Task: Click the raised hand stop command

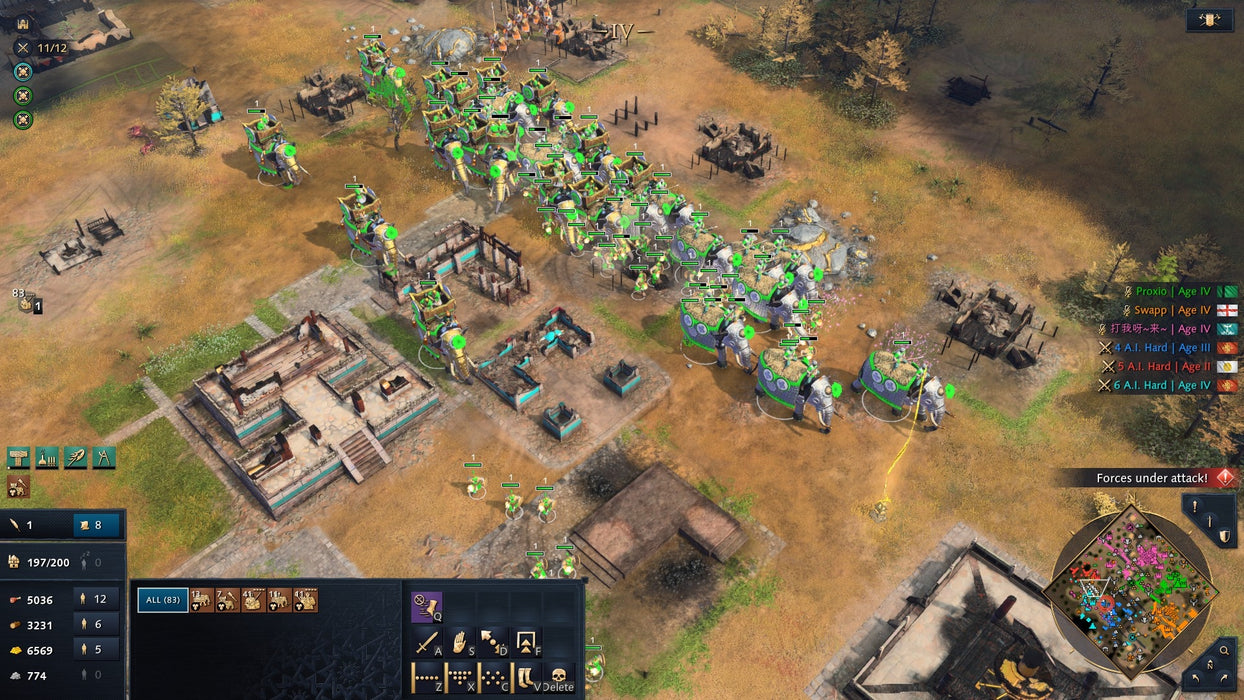Action: click(x=461, y=642)
